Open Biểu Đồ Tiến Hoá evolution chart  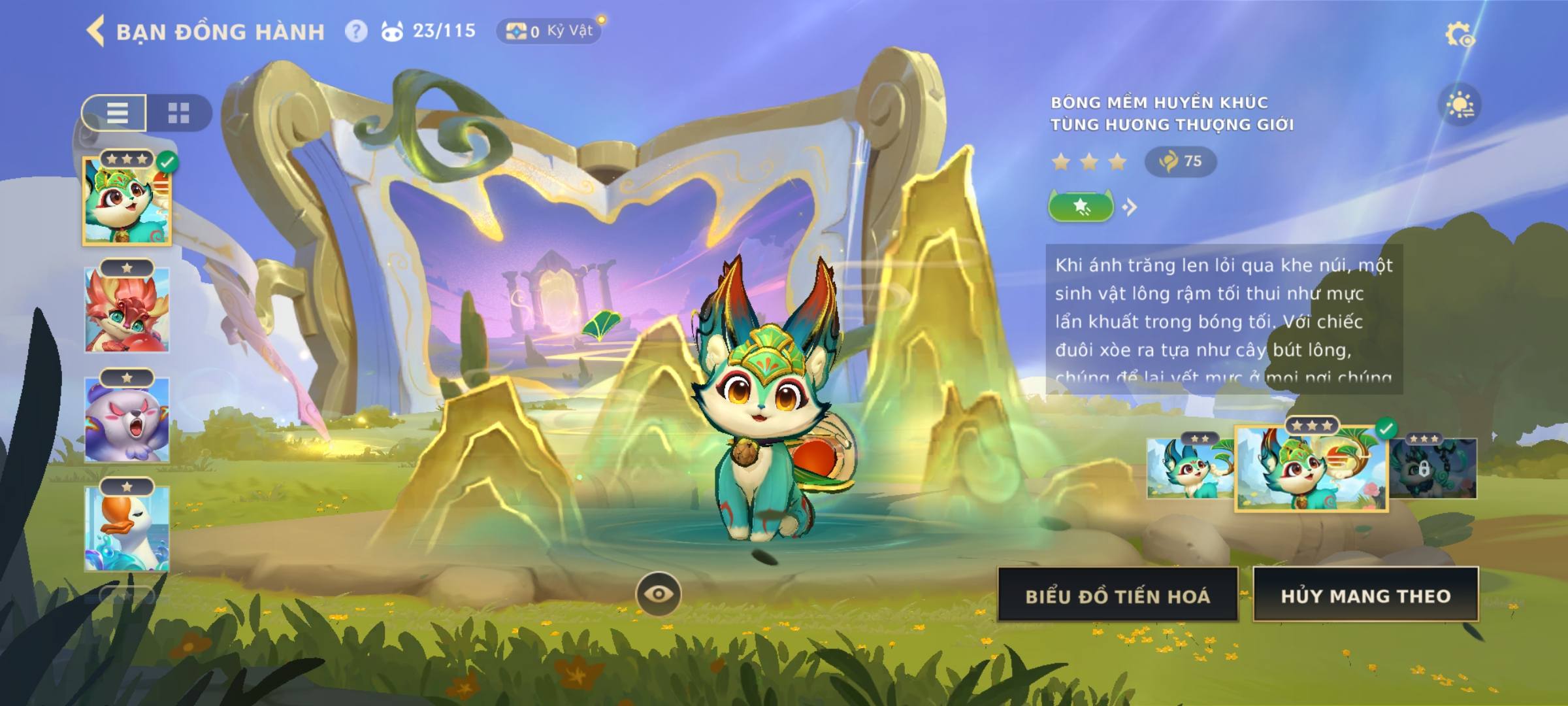[1118, 595]
